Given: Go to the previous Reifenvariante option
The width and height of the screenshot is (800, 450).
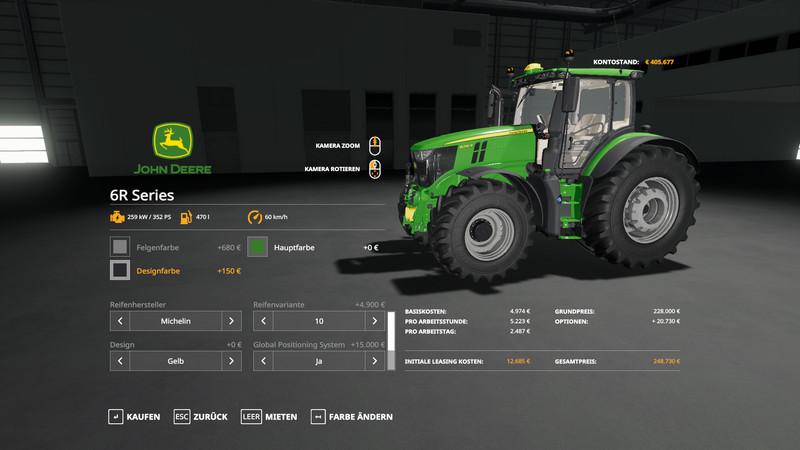Looking at the screenshot, I should (264, 322).
